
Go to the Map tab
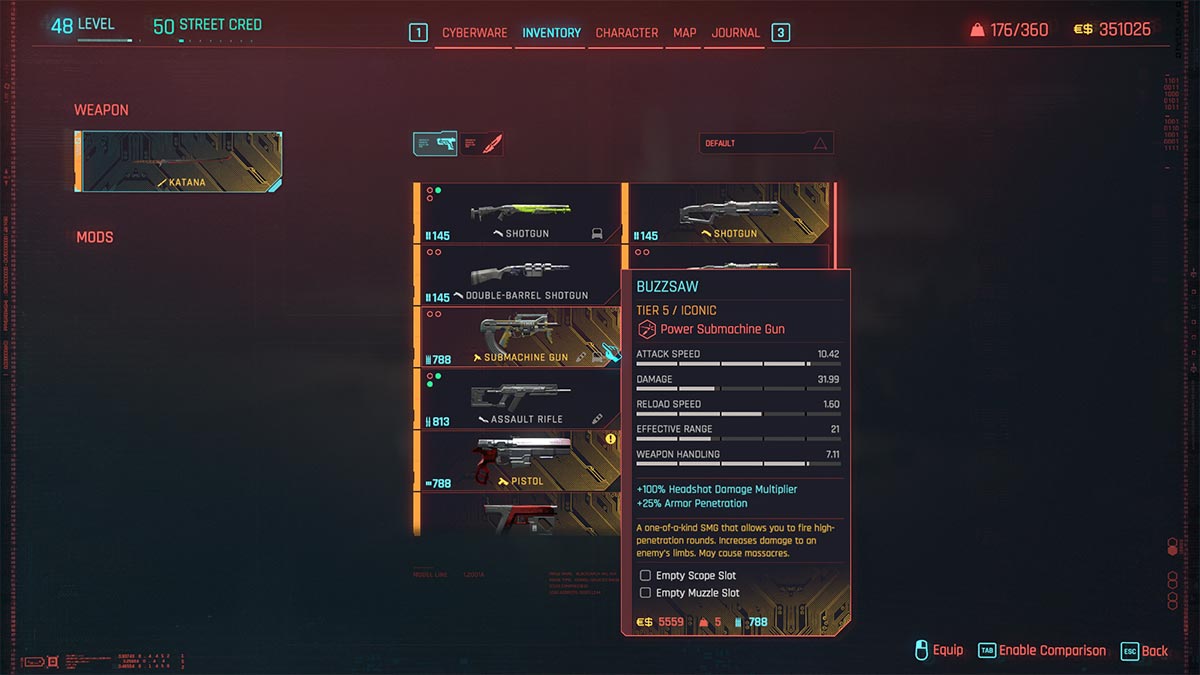[685, 33]
